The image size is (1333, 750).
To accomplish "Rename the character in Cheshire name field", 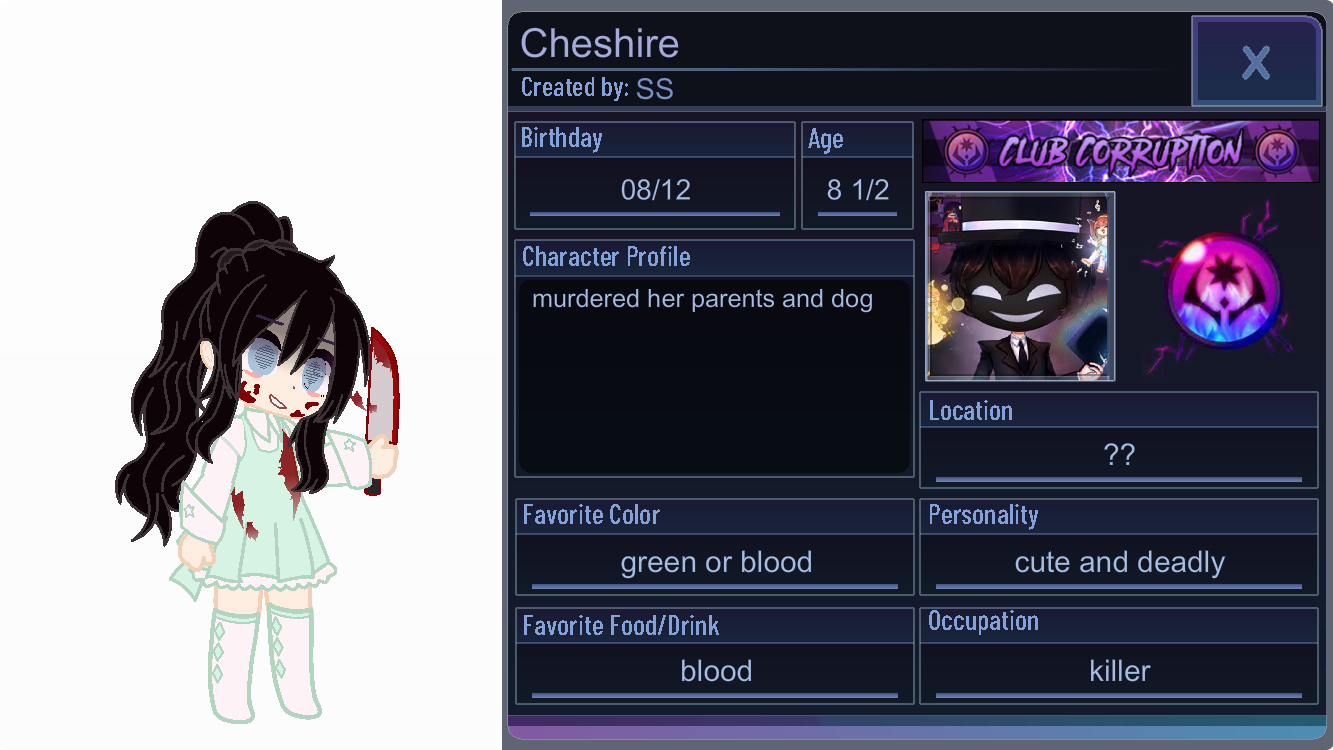I will pos(600,44).
